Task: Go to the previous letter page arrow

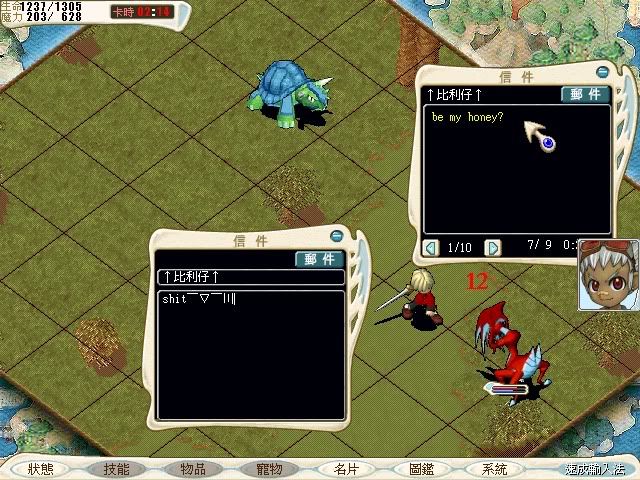Action: coord(431,247)
